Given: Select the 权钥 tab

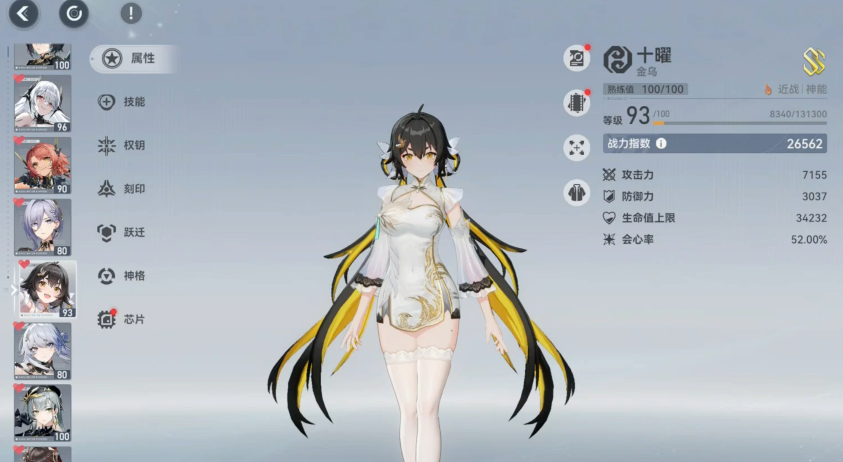Looking at the screenshot, I should coord(125,145).
